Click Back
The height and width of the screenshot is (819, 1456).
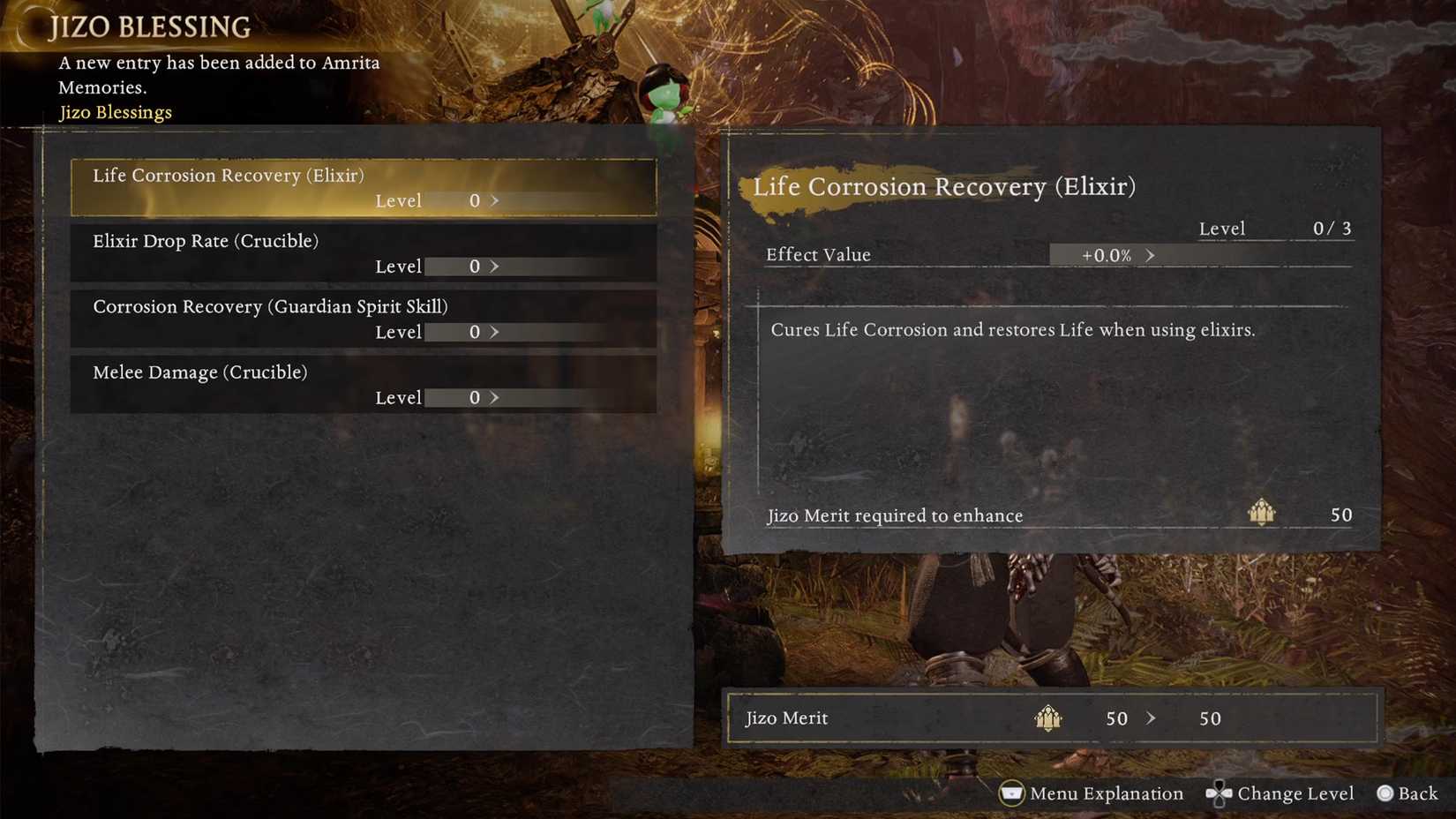pos(1418,793)
